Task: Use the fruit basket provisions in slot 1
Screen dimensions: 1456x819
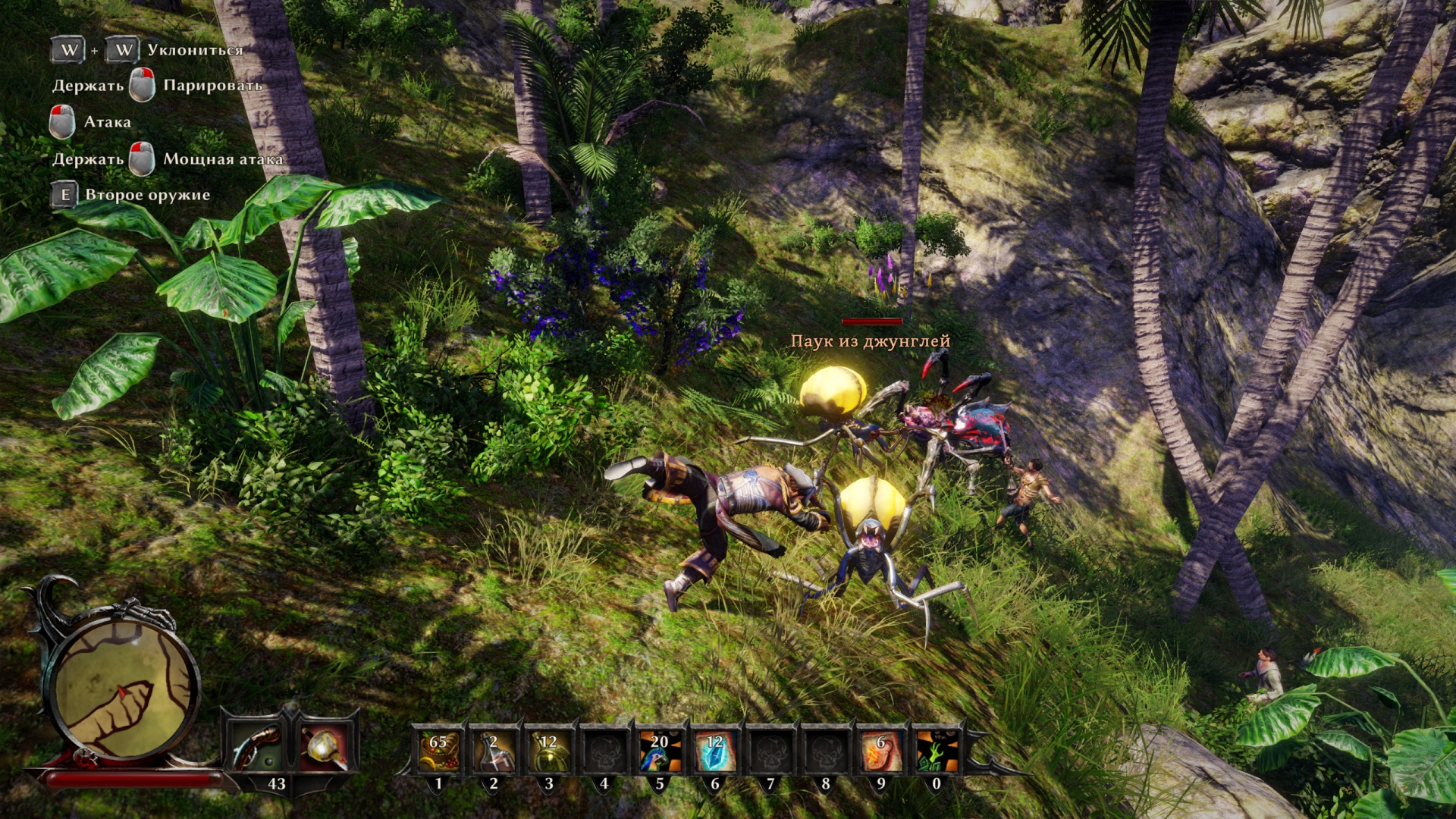Action: pyautogui.click(x=438, y=750)
